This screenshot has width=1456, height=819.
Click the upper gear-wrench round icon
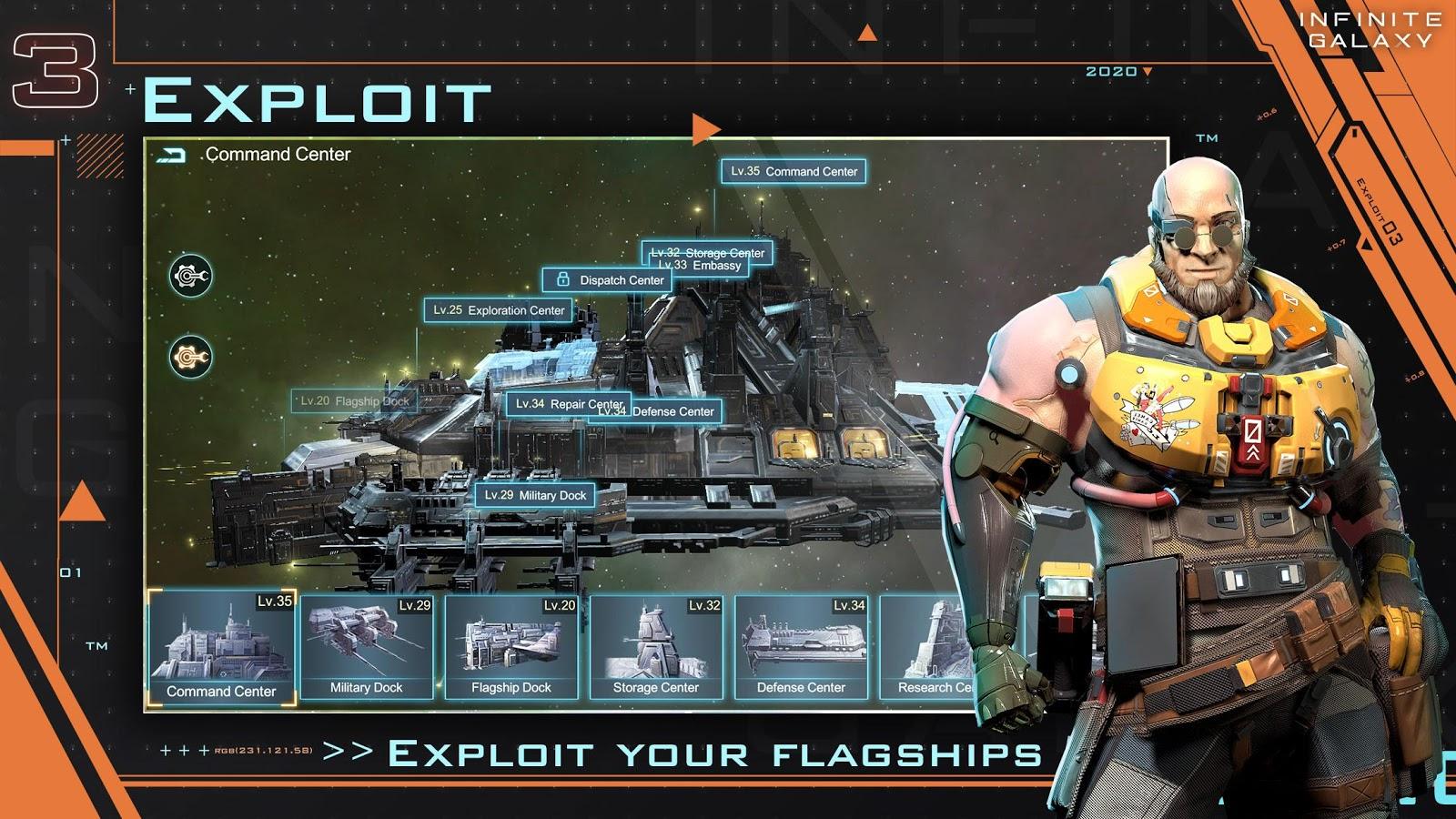(191, 276)
